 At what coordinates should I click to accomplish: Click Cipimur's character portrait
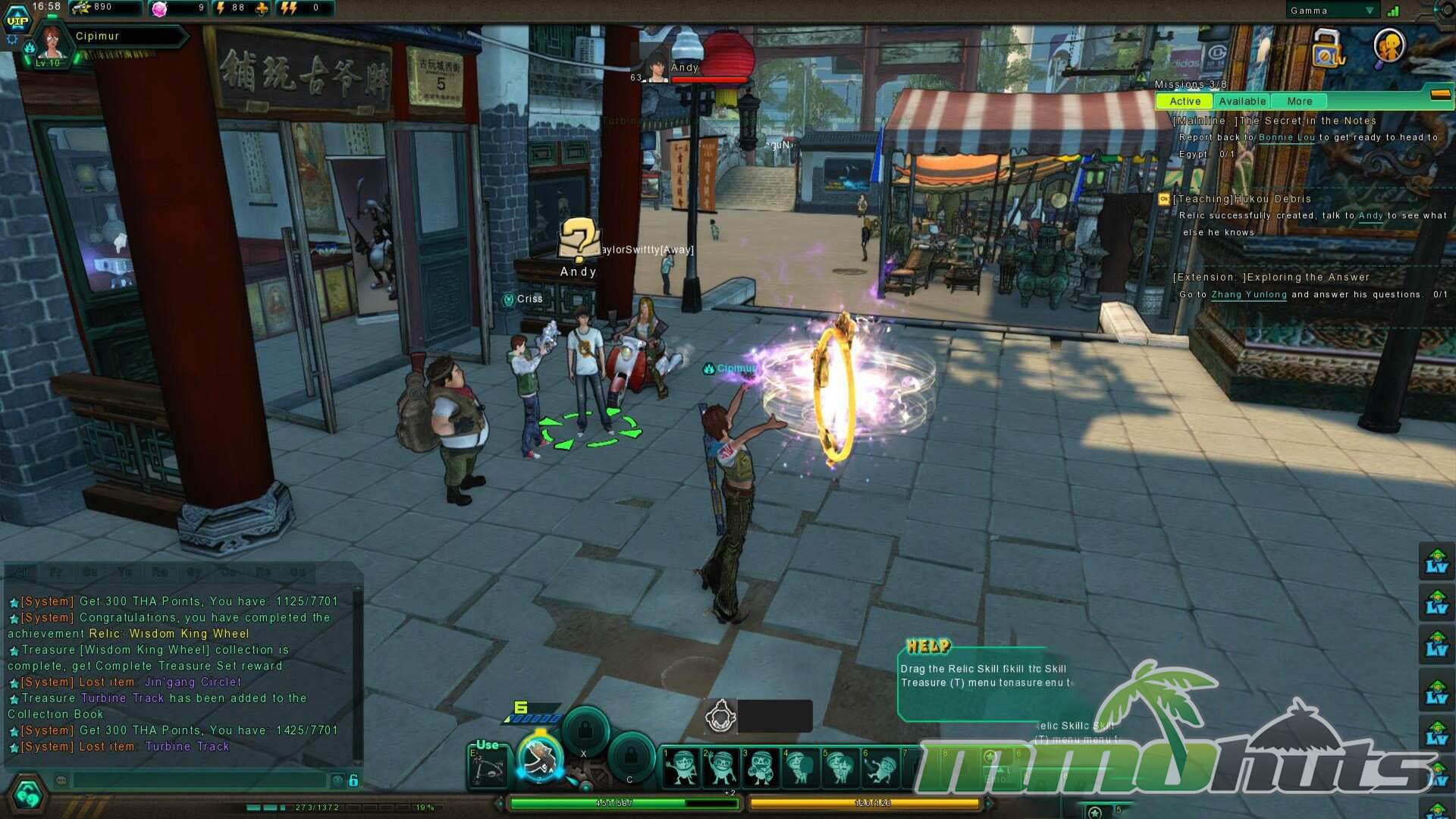52,44
